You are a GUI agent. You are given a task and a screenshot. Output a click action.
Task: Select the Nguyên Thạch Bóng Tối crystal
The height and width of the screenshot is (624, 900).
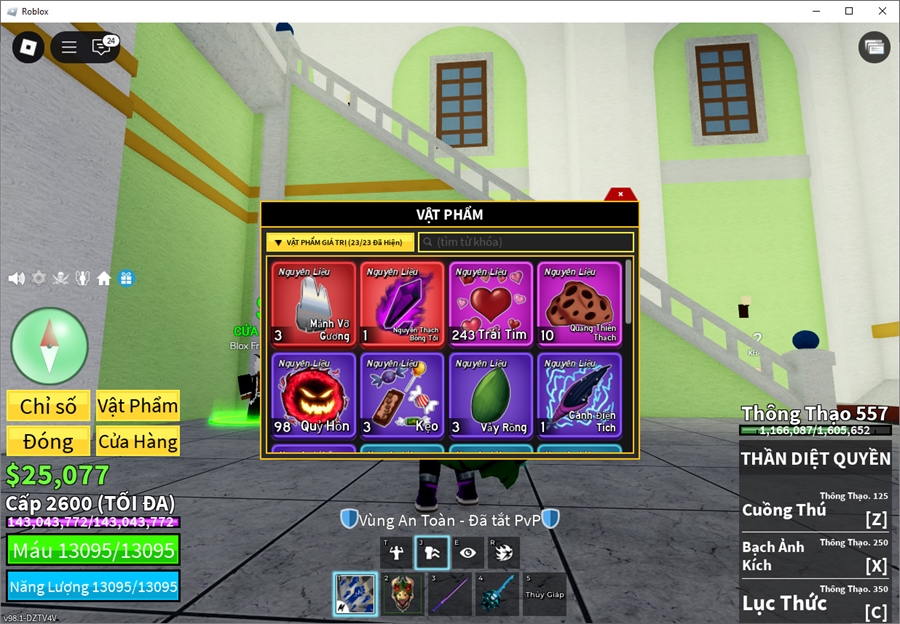pyautogui.click(x=403, y=304)
